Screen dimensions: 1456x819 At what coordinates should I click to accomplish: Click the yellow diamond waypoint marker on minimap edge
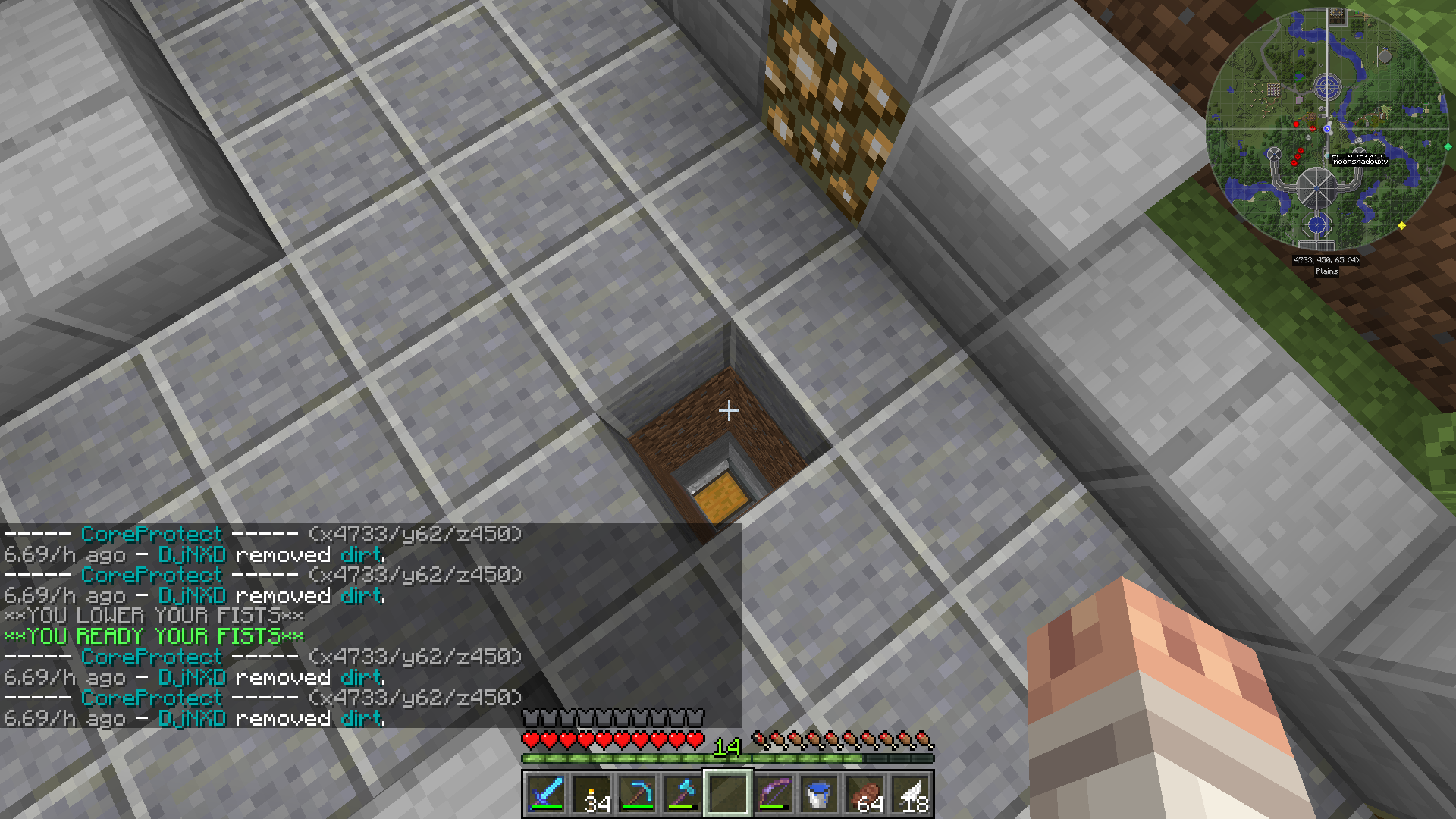(1401, 226)
